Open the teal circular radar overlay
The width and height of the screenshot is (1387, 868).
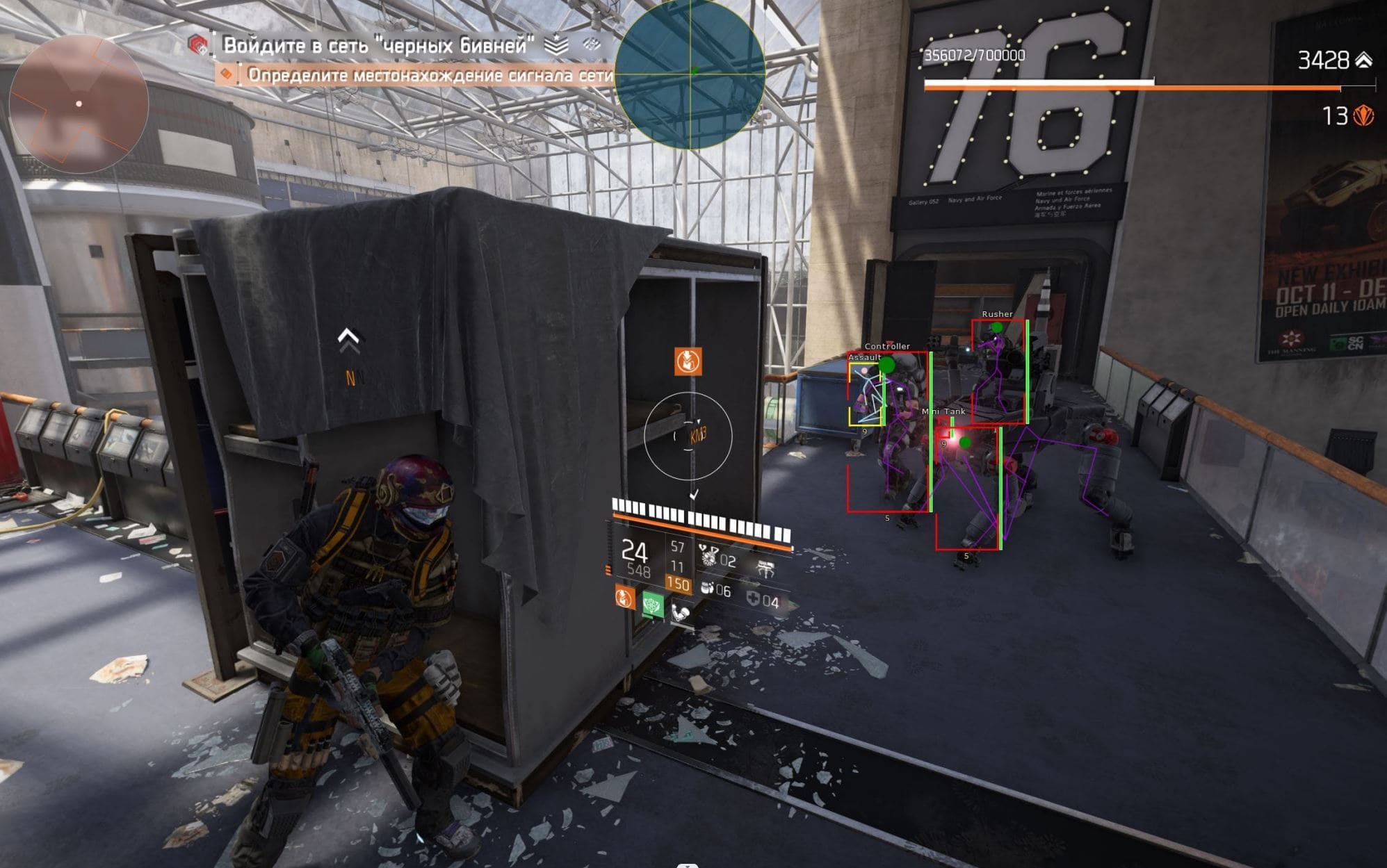point(690,74)
